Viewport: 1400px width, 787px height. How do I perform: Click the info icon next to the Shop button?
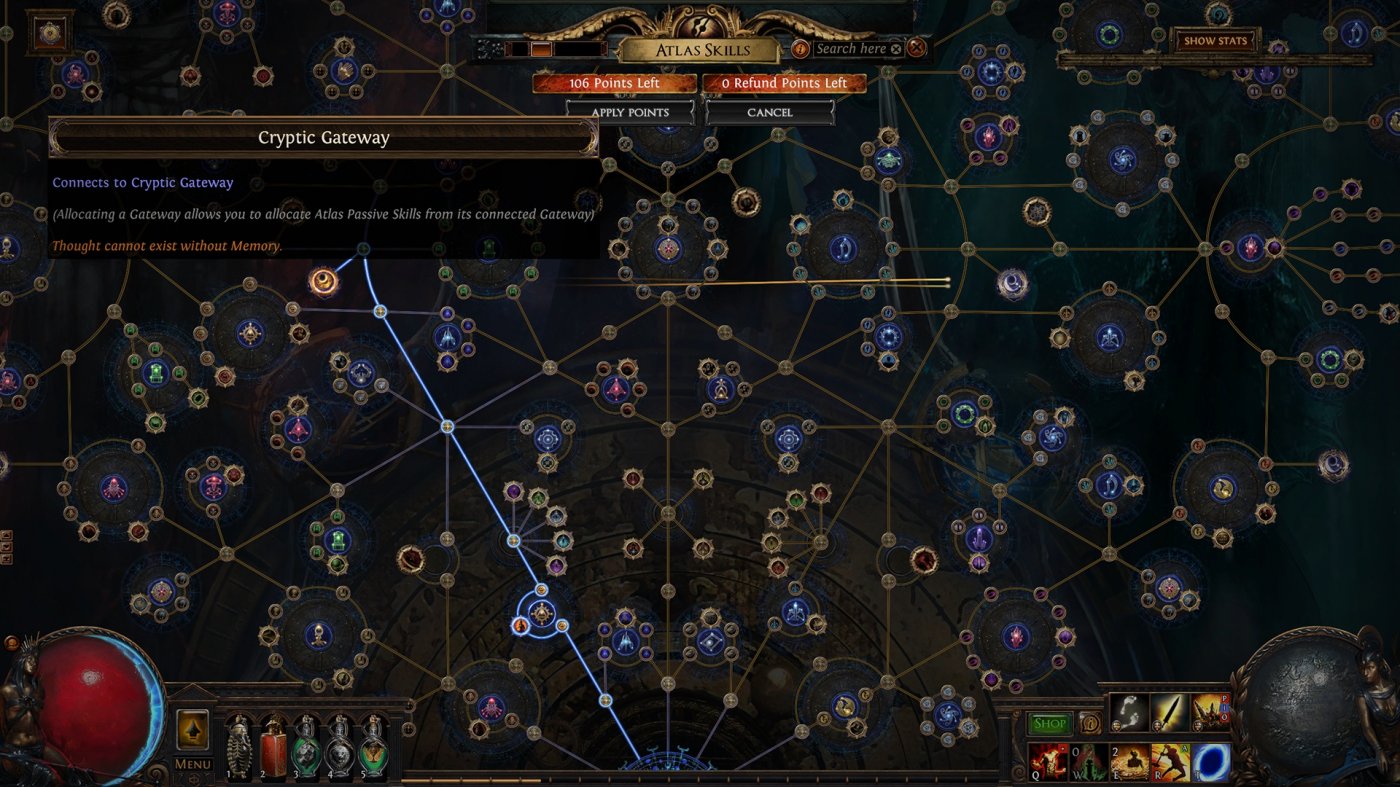(1091, 722)
